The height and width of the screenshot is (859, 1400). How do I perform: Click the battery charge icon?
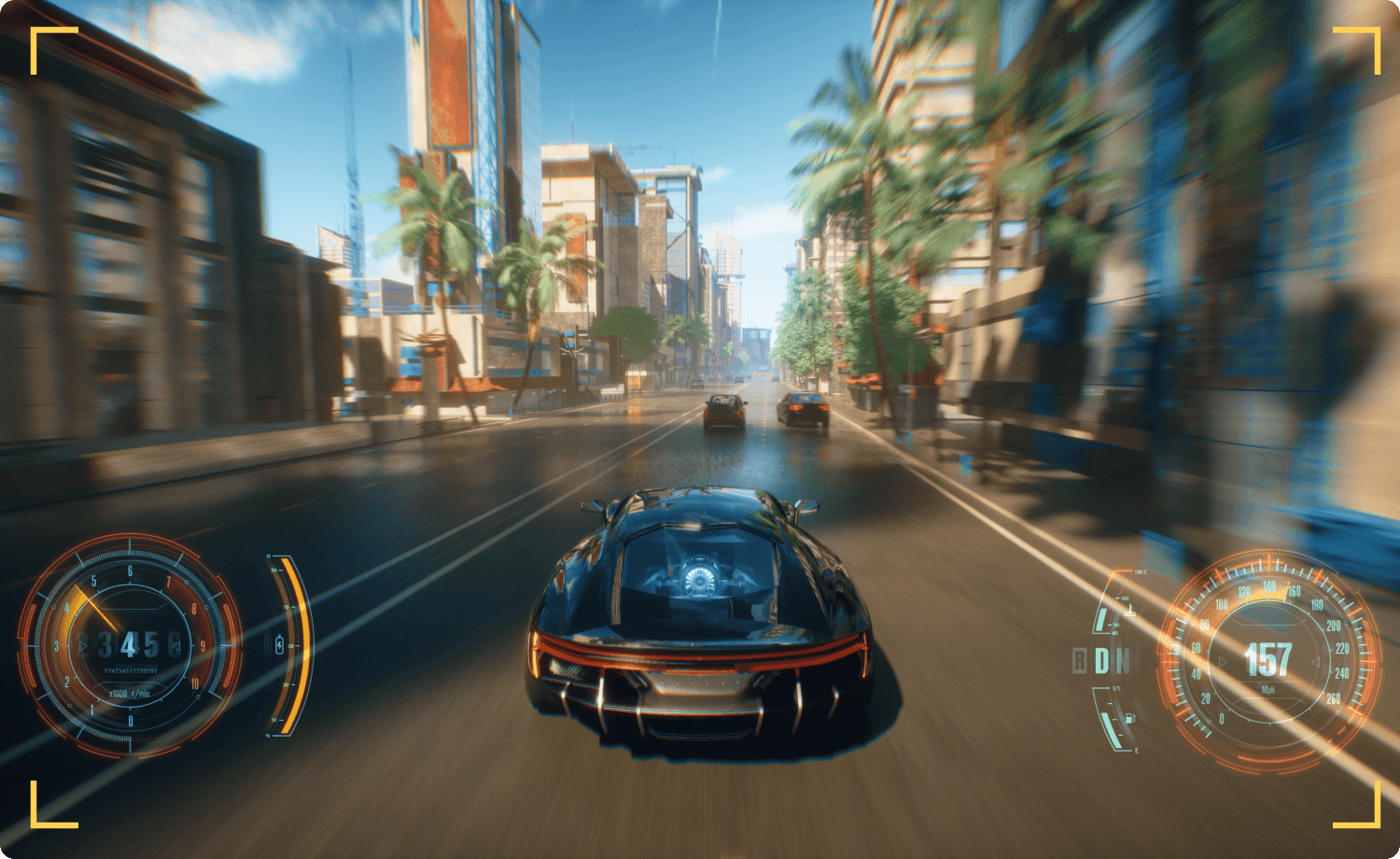click(x=279, y=644)
